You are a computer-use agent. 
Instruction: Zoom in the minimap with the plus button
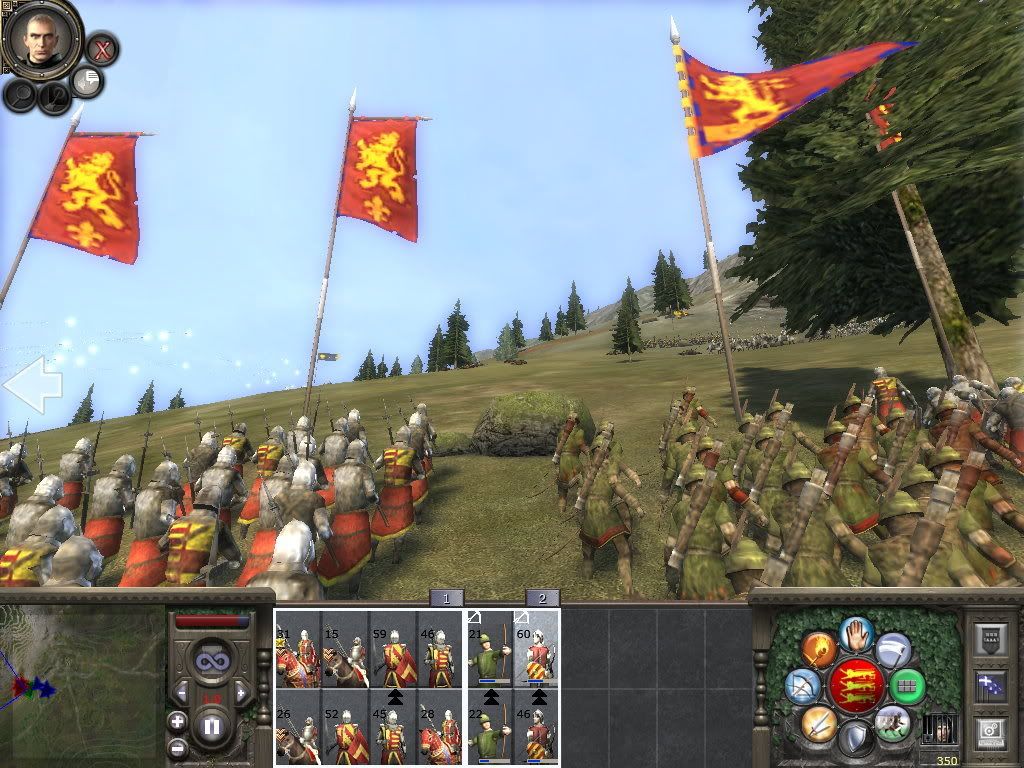(177, 721)
